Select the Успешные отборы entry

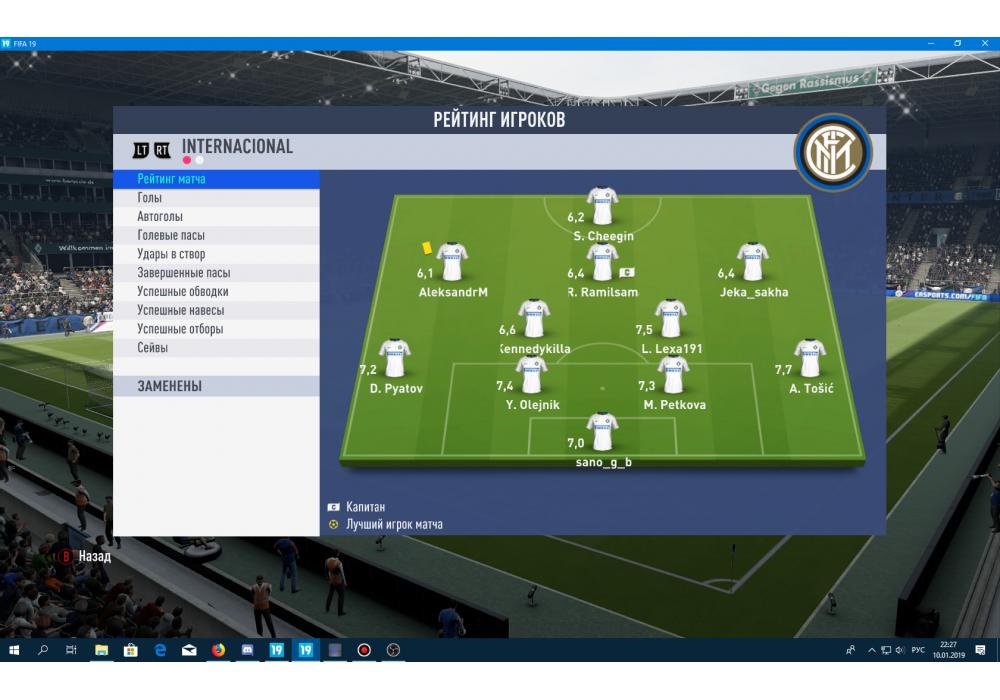[180, 329]
